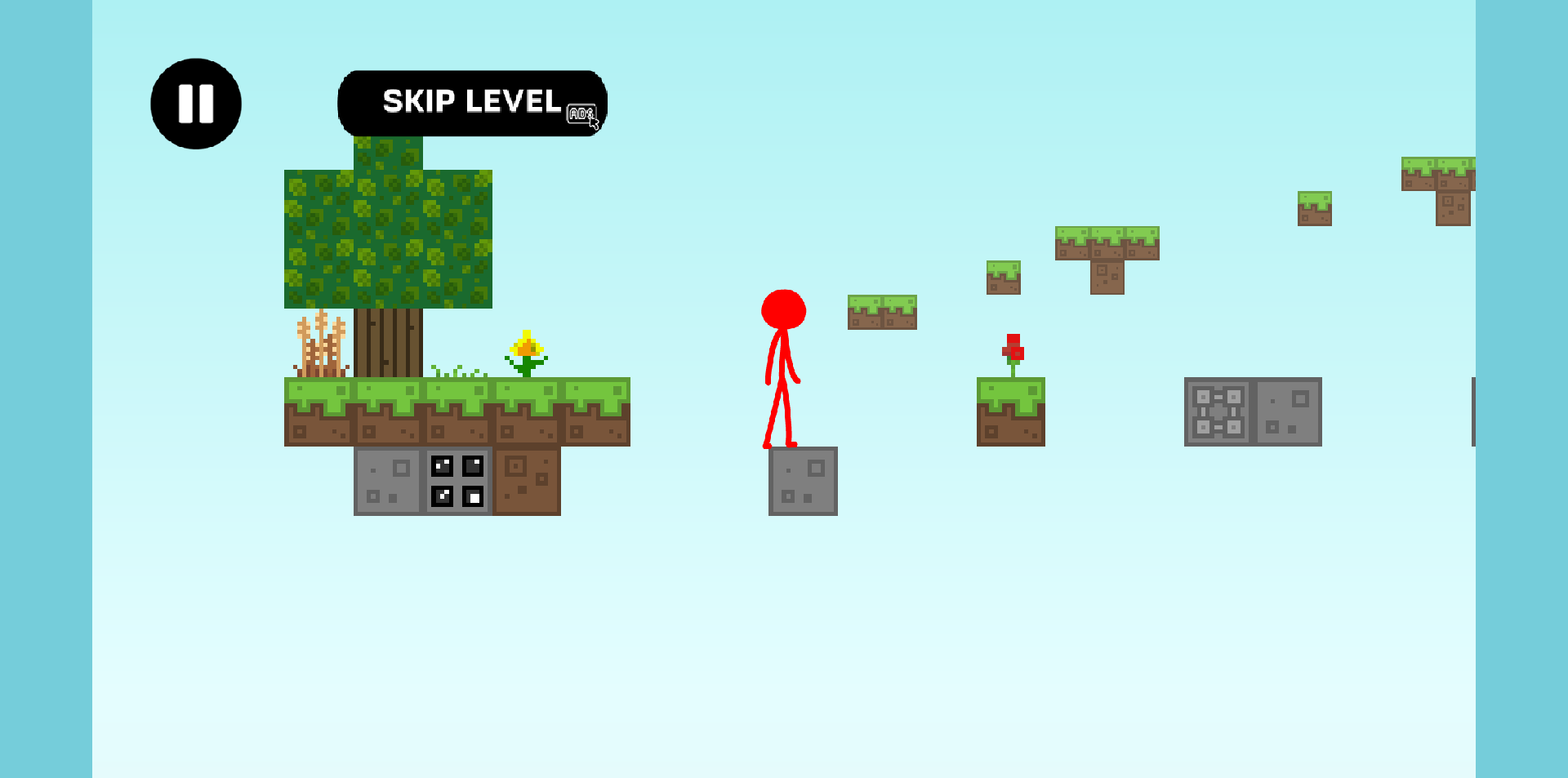Click the stickman's red head
This screenshot has height=778, width=1568.
click(x=783, y=309)
